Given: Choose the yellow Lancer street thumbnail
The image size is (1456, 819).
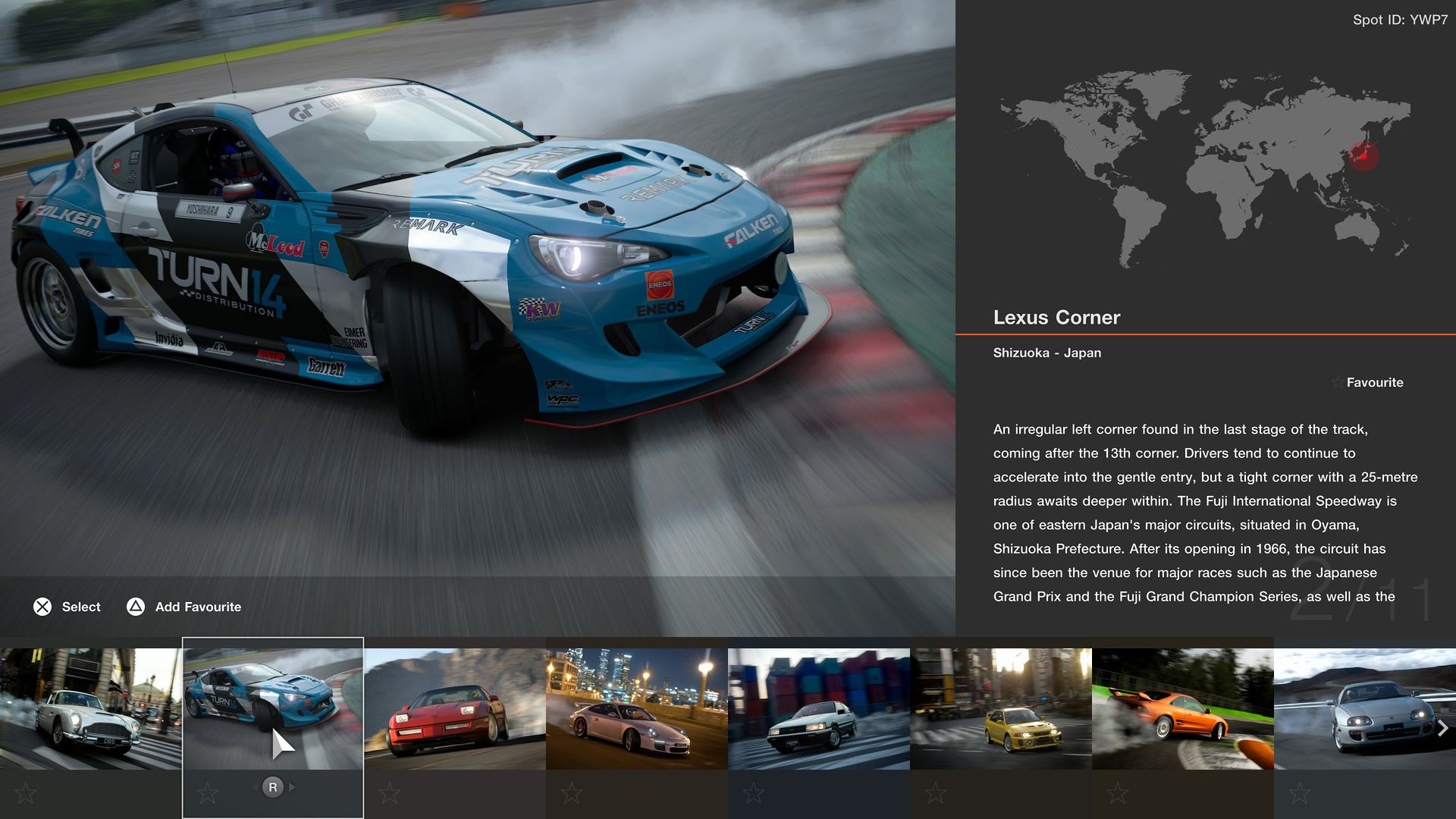Looking at the screenshot, I should 1000,708.
